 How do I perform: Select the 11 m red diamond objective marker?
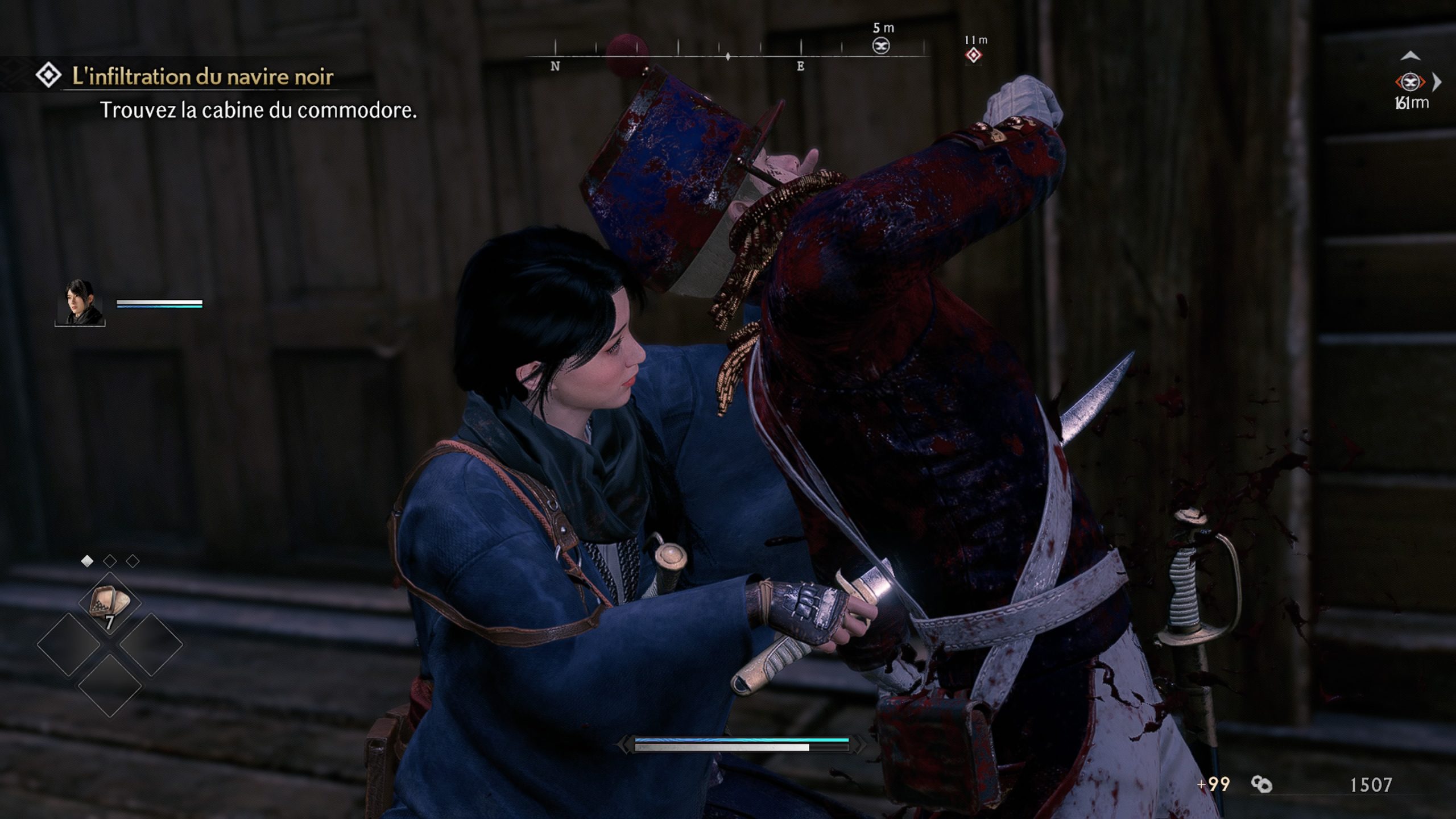pos(973,55)
